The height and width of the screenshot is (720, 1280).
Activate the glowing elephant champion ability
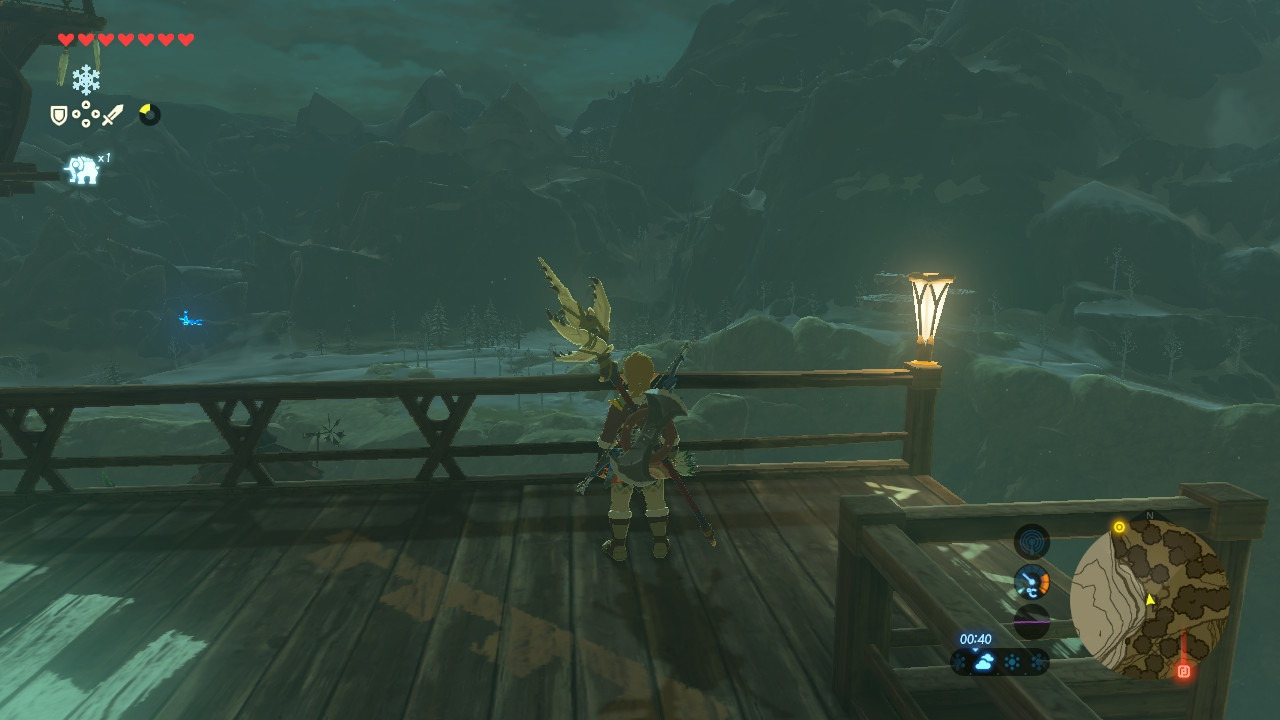tap(83, 170)
